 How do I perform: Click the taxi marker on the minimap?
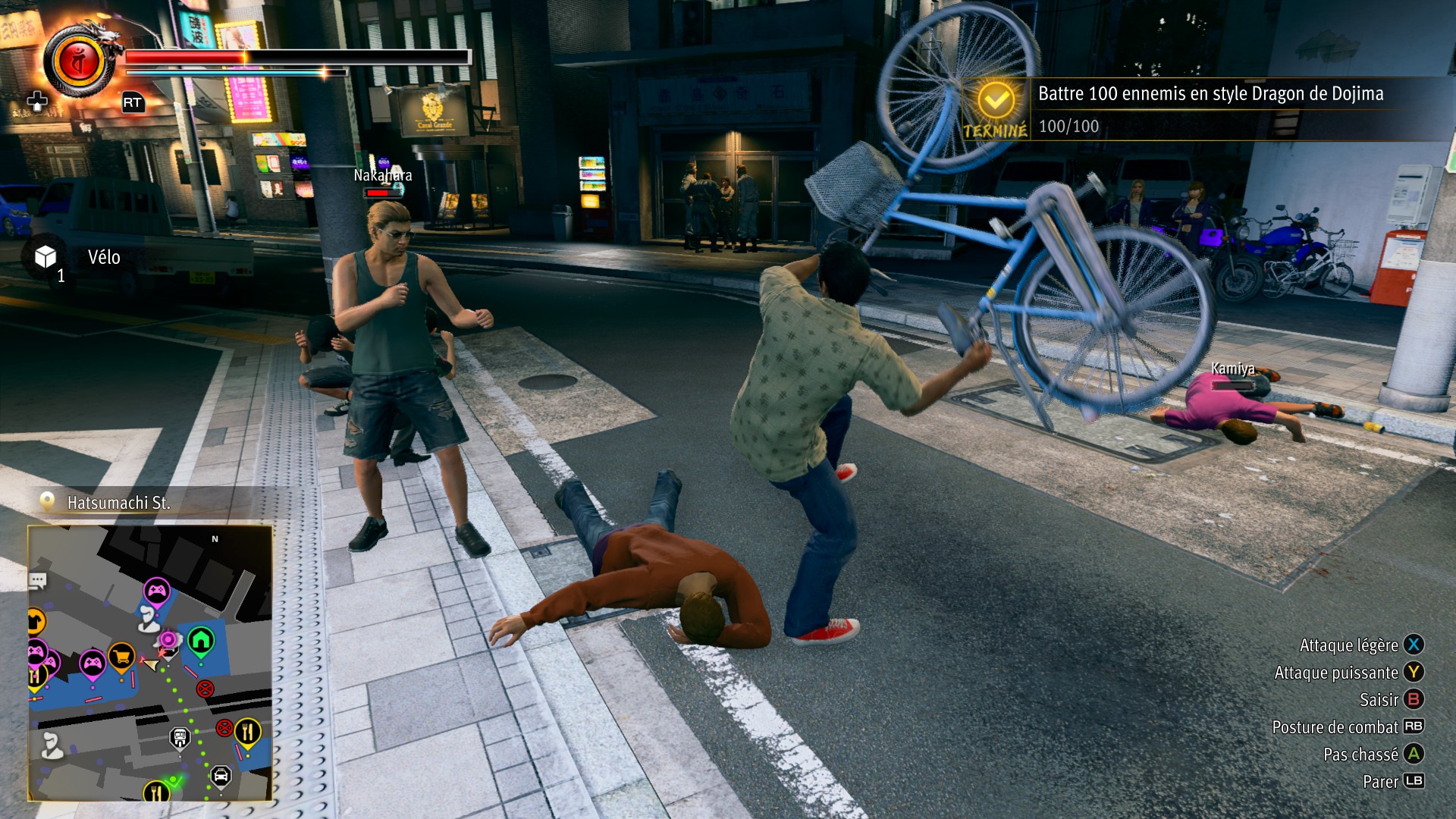(x=221, y=775)
